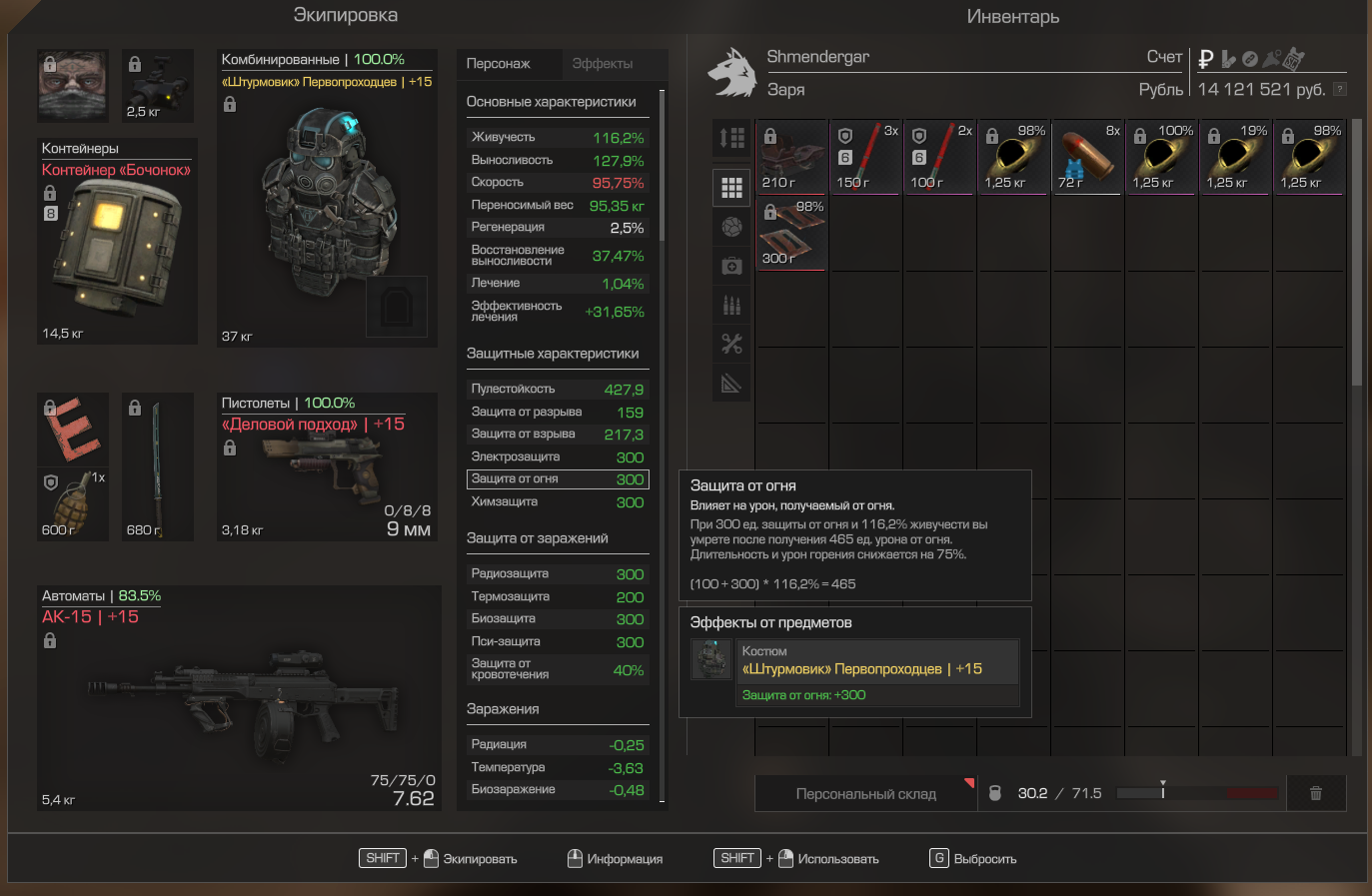Open the Персонаж tab
The width and height of the screenshot is (1372, 896).
click(x=499, y=64)
